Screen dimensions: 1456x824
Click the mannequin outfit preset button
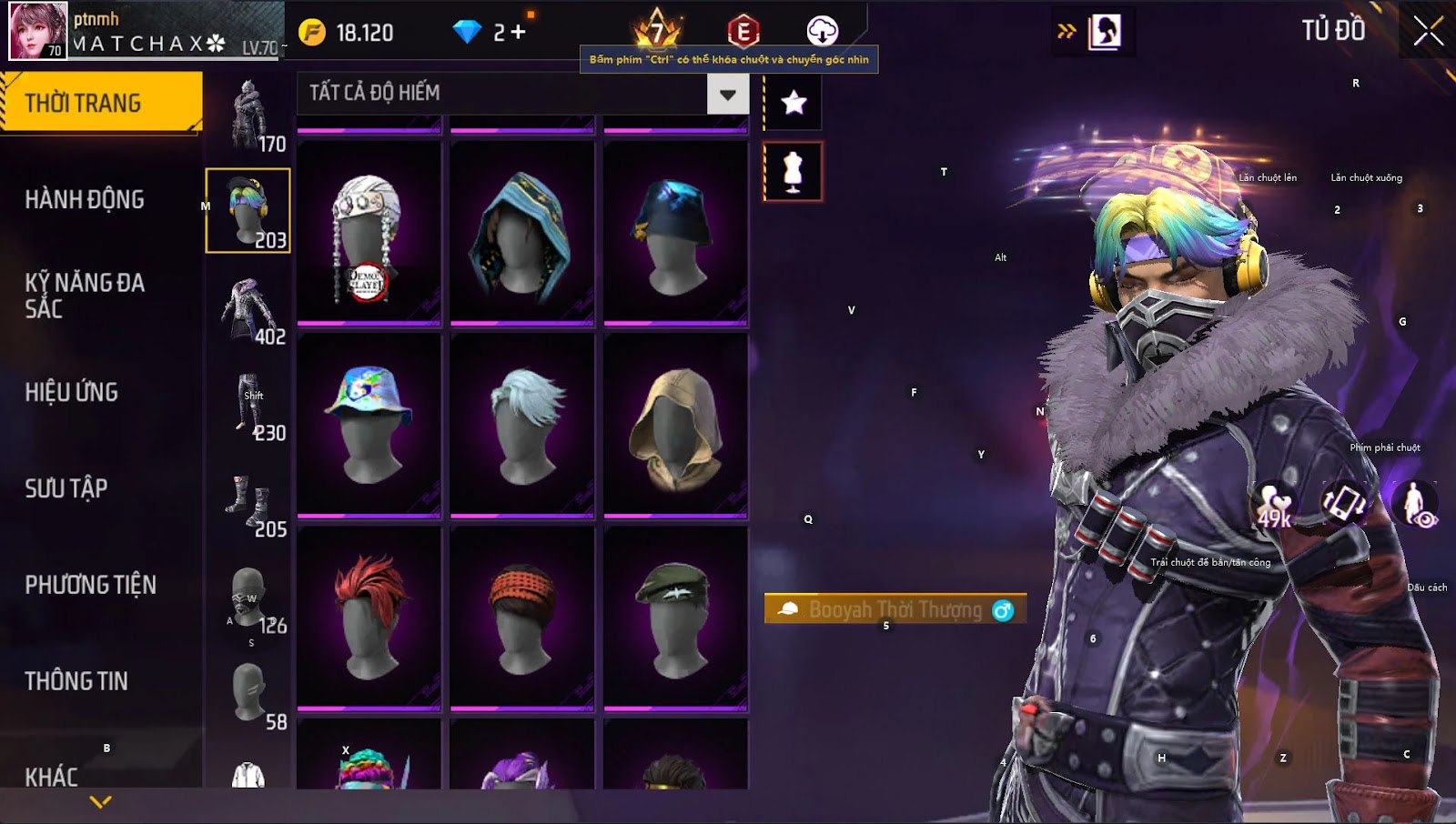click(x=794, y=171)
